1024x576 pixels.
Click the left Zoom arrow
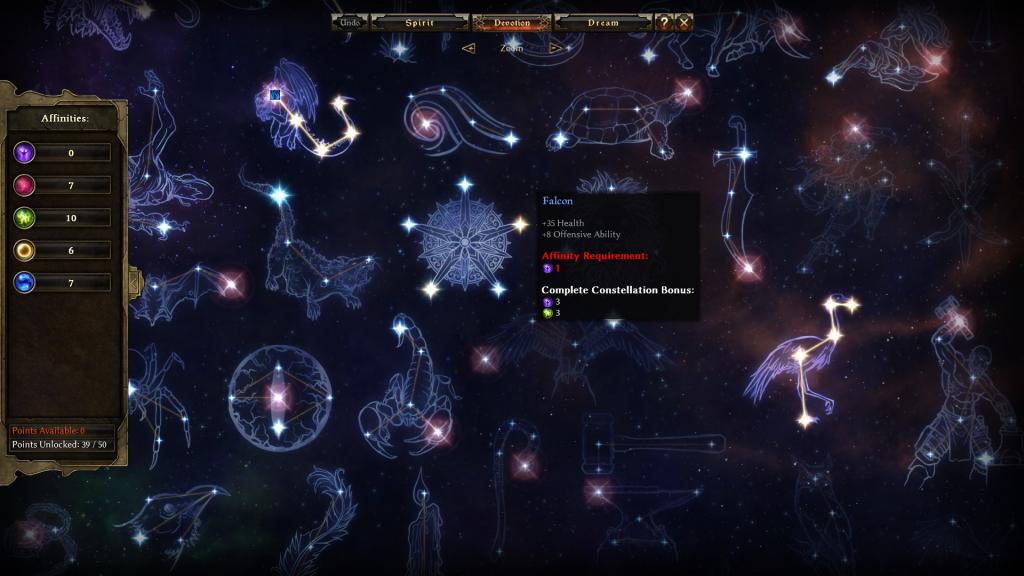[x=468, y=47]
